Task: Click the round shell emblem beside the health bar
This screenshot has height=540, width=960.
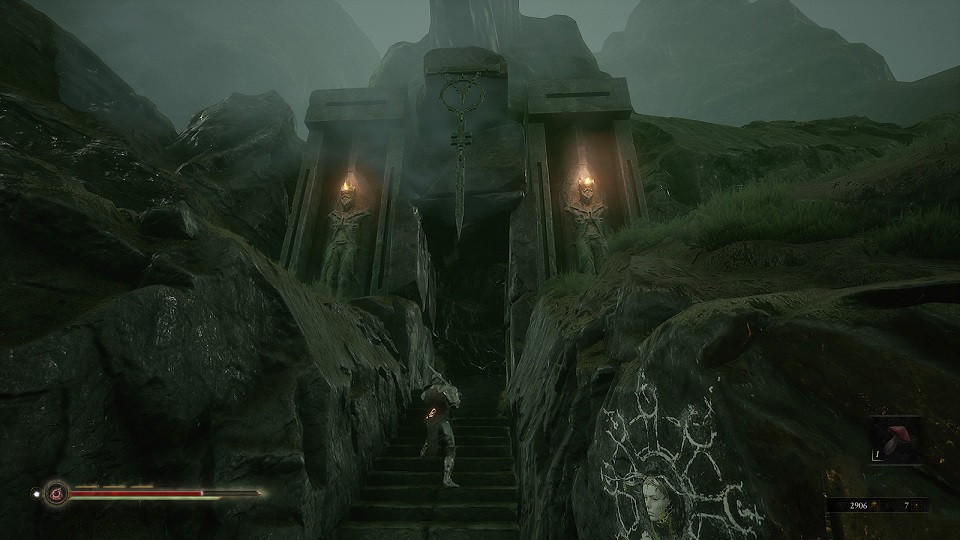Action: [x=56, y=492]
